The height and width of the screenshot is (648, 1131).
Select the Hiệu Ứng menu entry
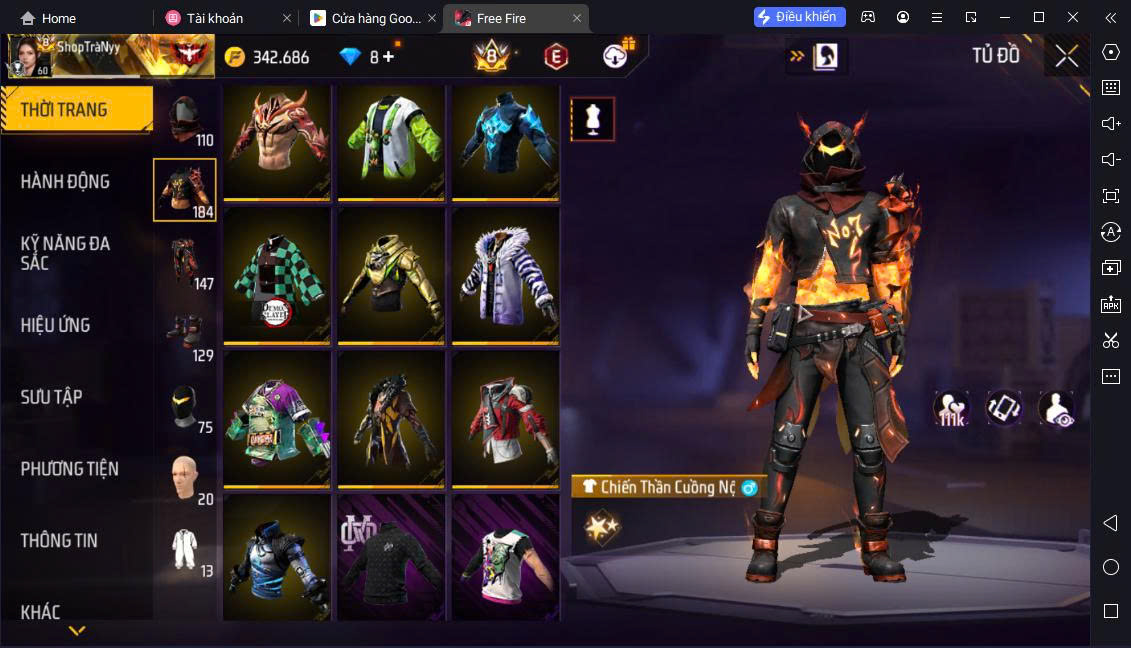(55, 326)
